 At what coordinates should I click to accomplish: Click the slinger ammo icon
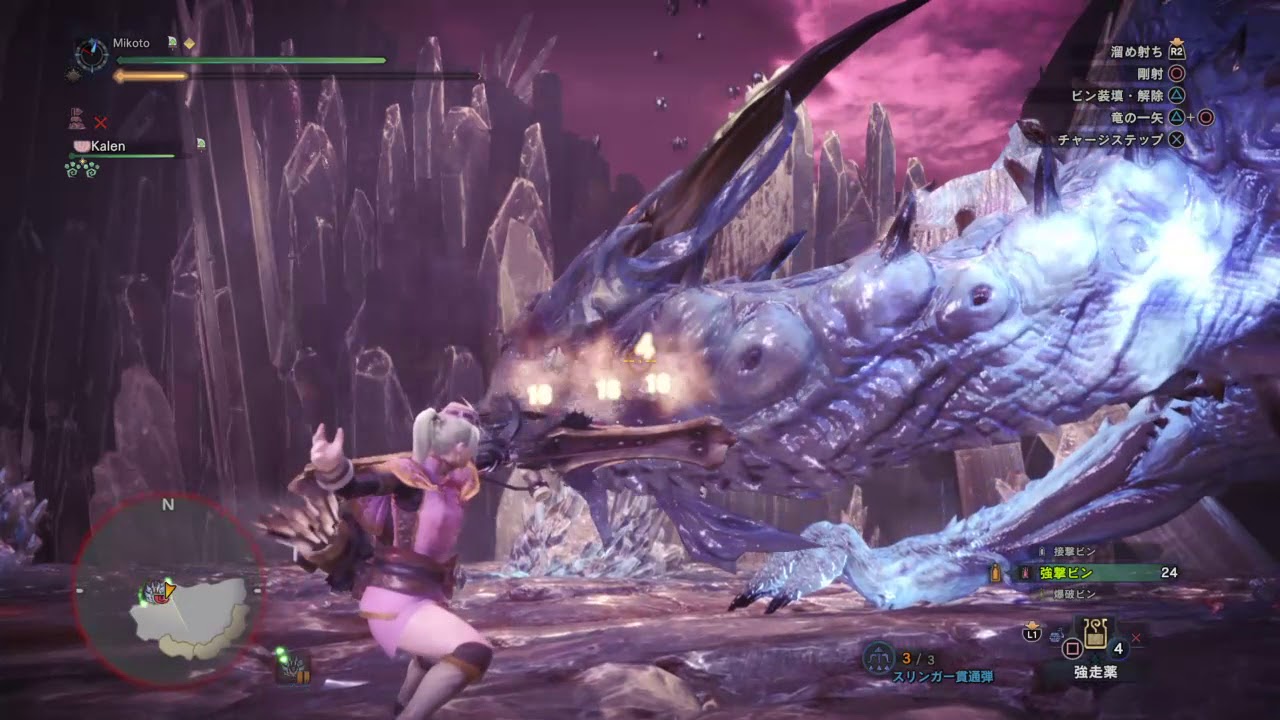(878, 657)
